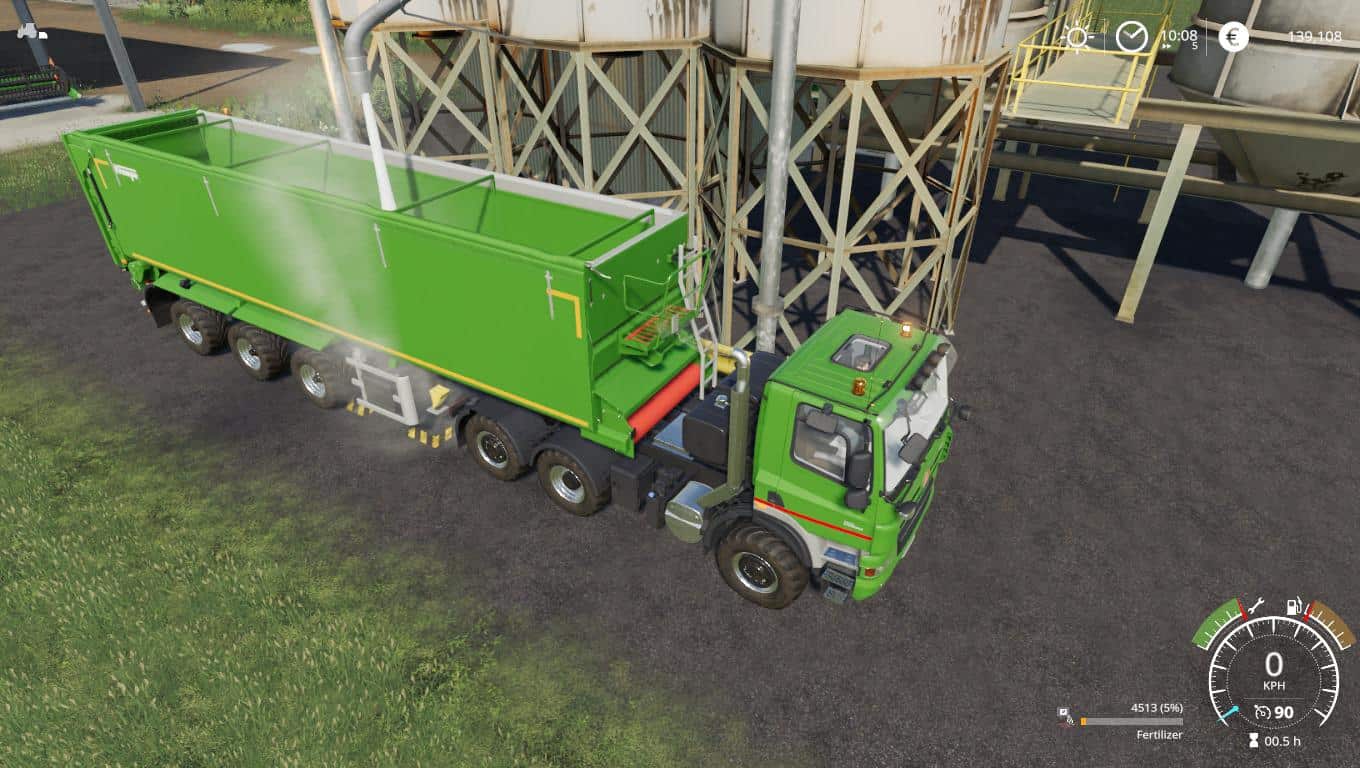The height and width of the screenshot is (768, 1360).
Task: Select the clock icon in the HUD
Action: (1132, 37)
